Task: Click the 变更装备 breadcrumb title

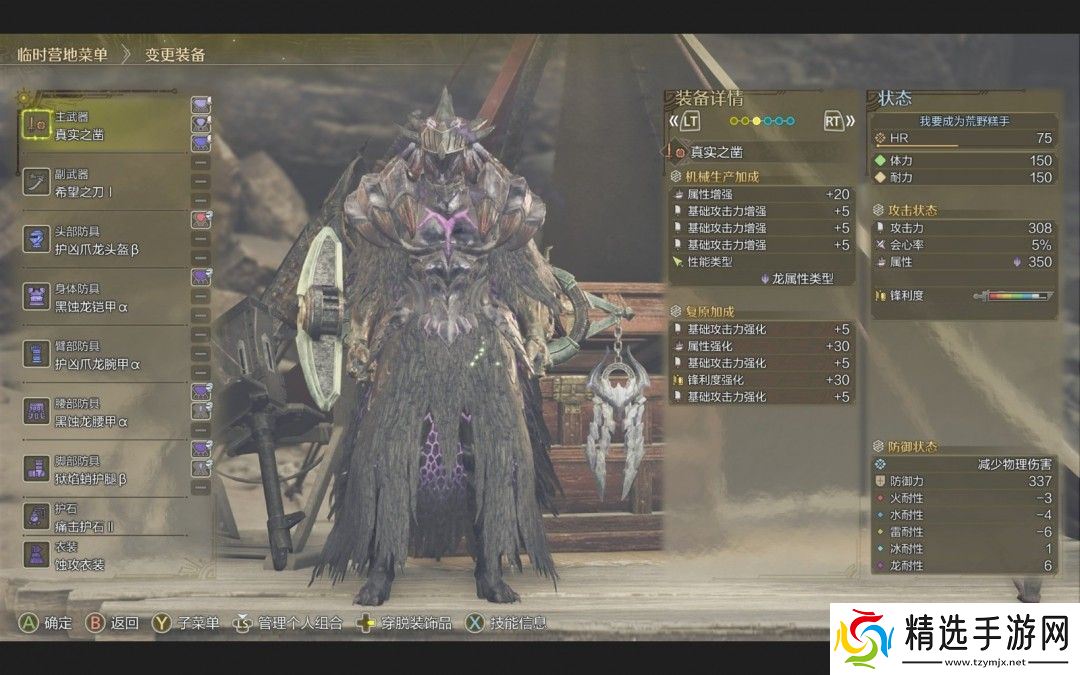Action: coord(175,55)
